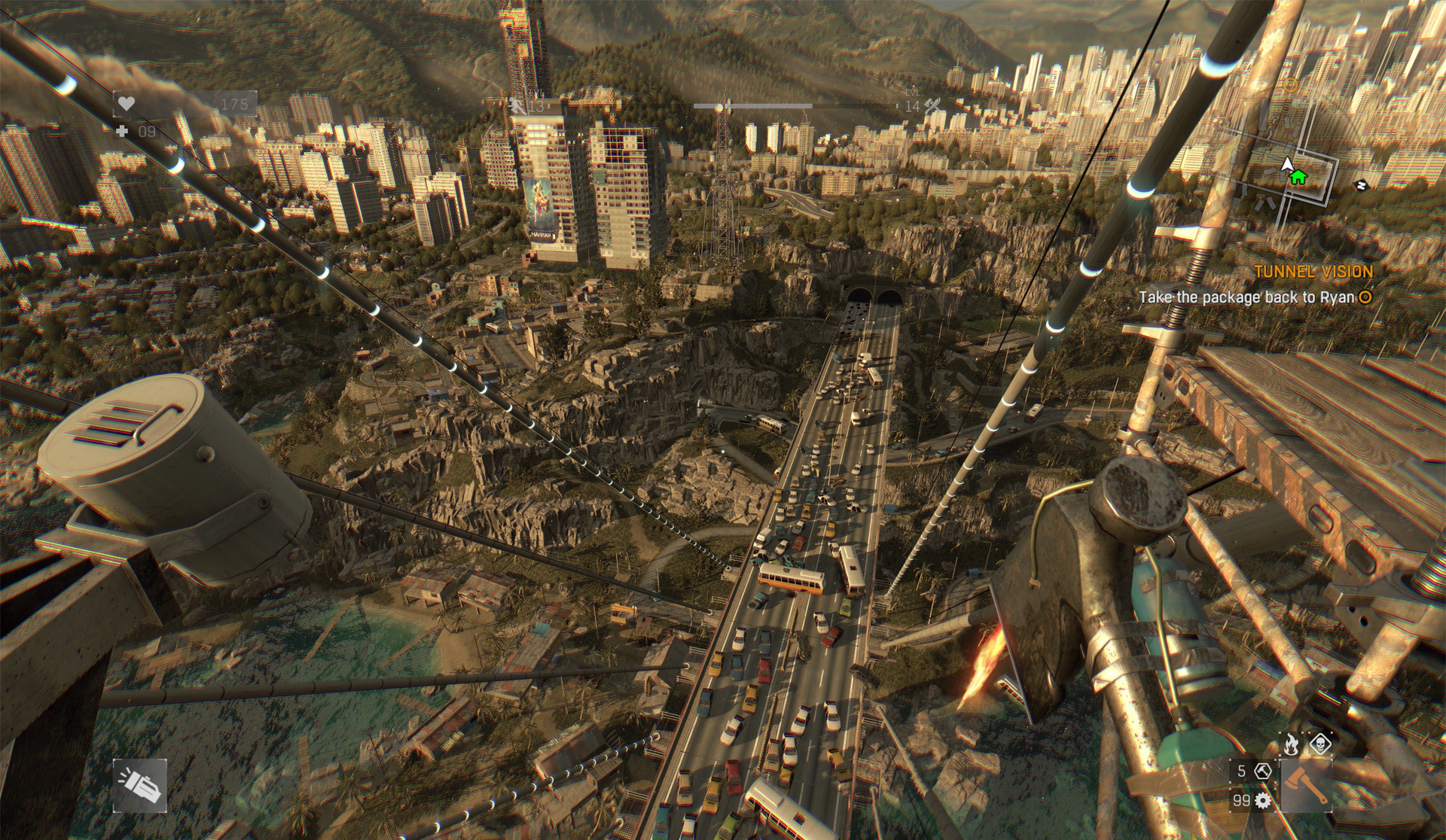This screenshot has width=1446, height=840.
Task: Select the hammer hexagon icon
Action: coord(1264,771)
